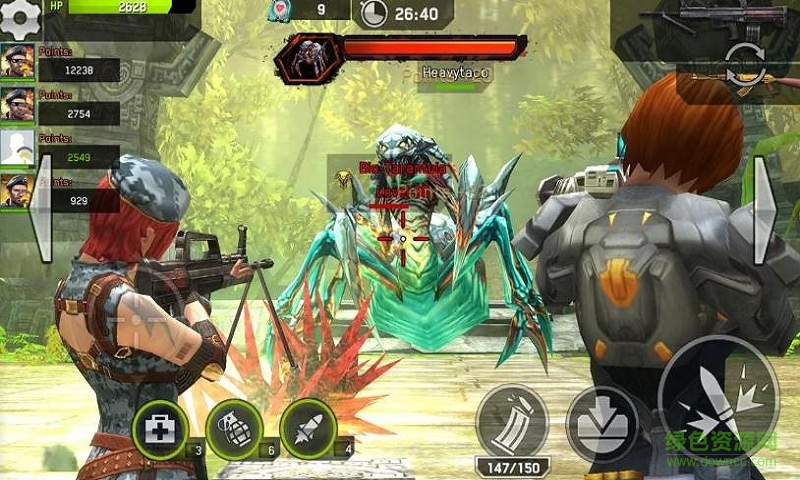Select teammate with 2754 points
Image resolution: width=800 pixels, height=480 pixels.
(x=18, y=105)
